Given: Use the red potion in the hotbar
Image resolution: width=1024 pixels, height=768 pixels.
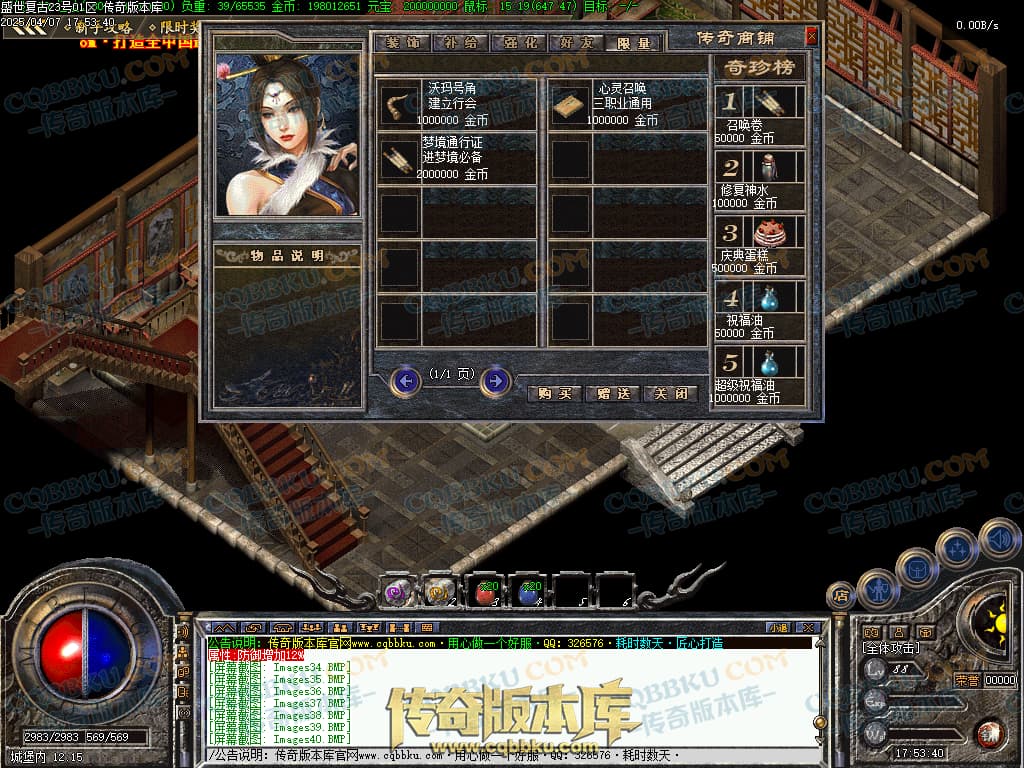Looking at the screenshot, I should pos(485,592).
